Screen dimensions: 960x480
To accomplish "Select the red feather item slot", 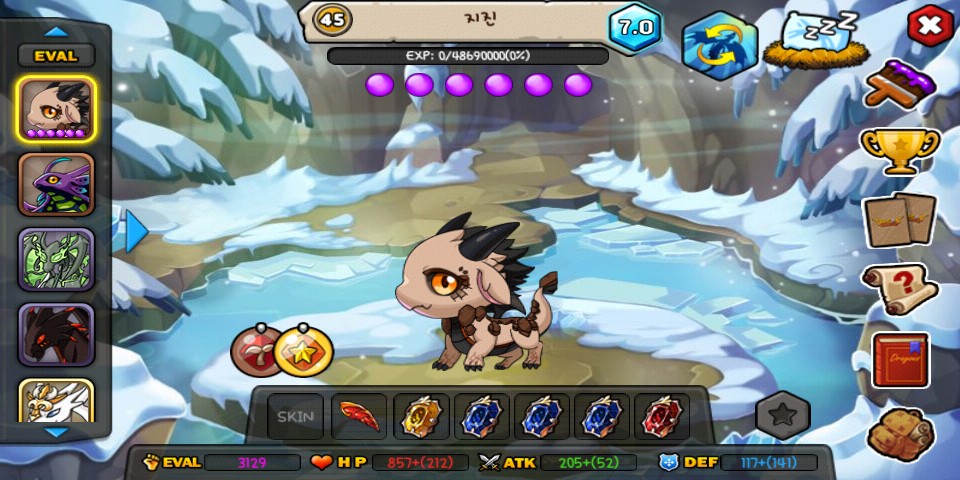I will click(359, 417).
